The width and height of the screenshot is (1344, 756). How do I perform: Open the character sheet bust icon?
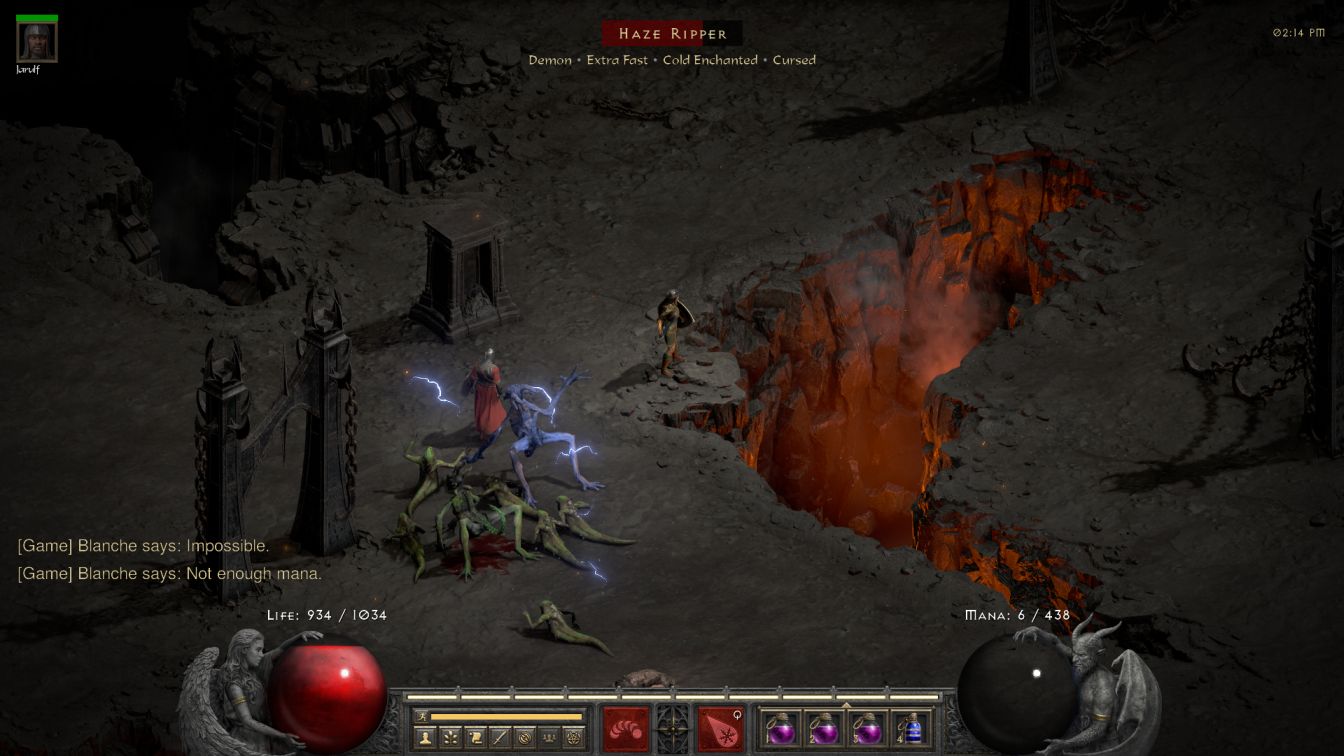pos(425,738)
